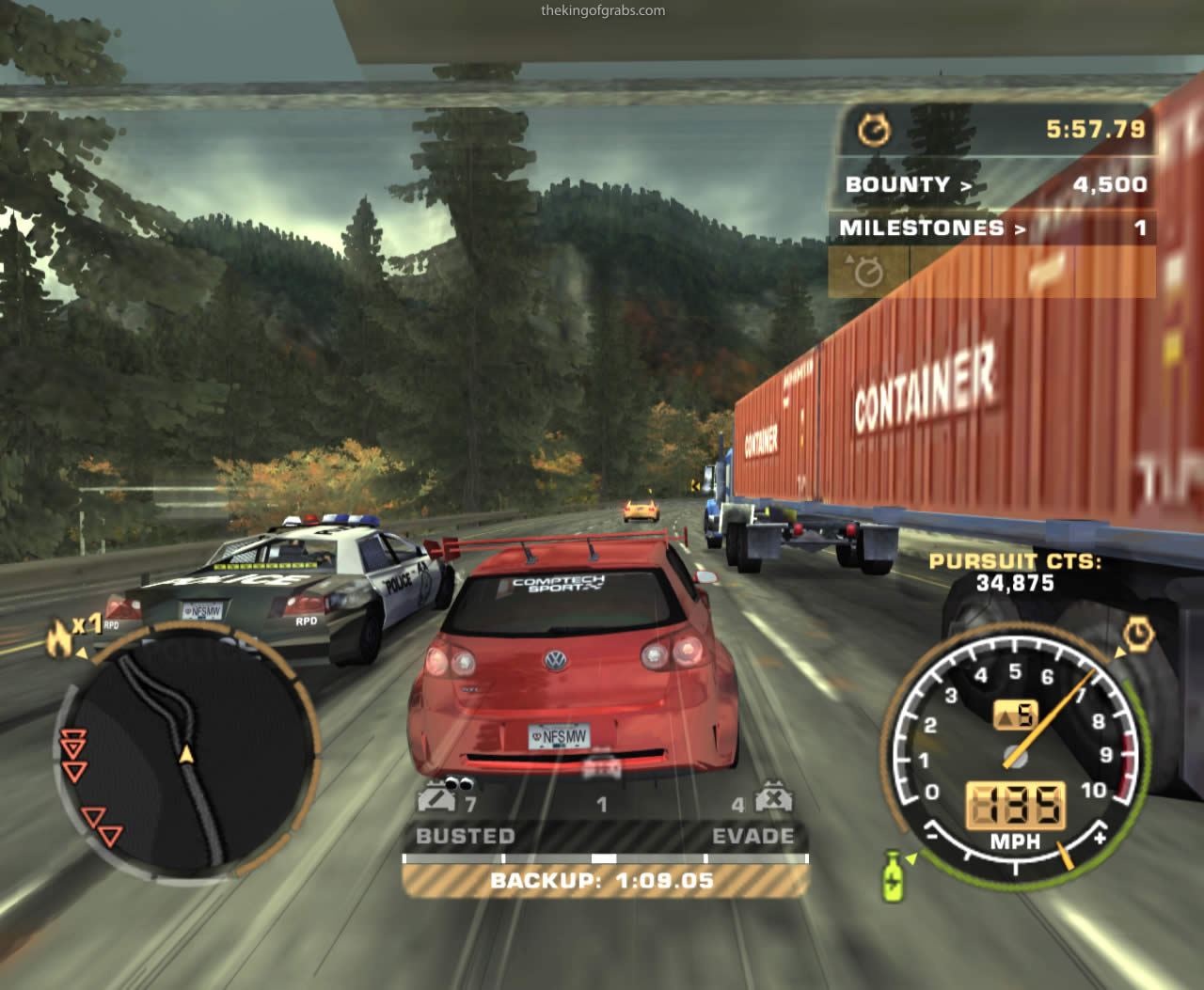1204x990 pixels.
Task: Open the thekingofgrabs.com watermark link
Action: point(603,11)
